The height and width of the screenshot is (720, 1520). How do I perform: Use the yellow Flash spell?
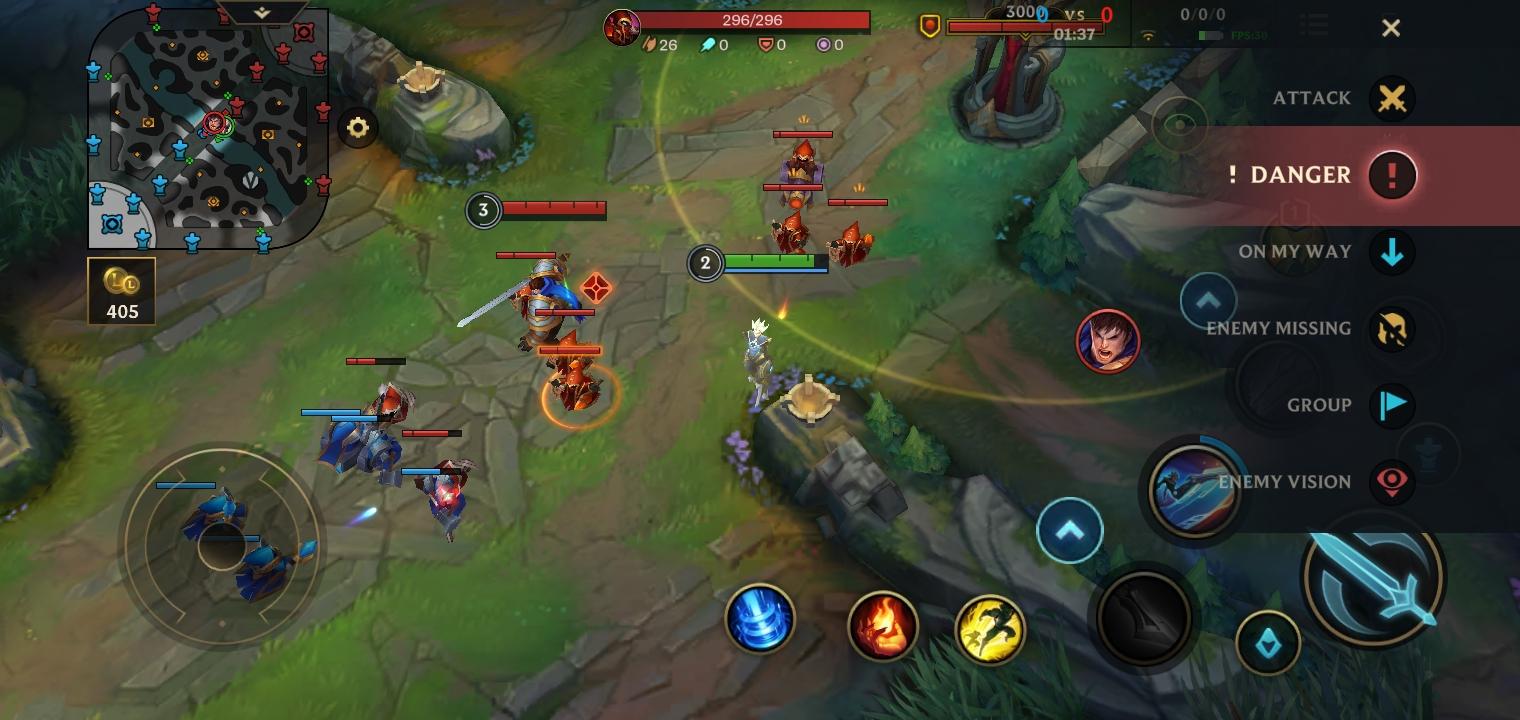coord(990,629)
